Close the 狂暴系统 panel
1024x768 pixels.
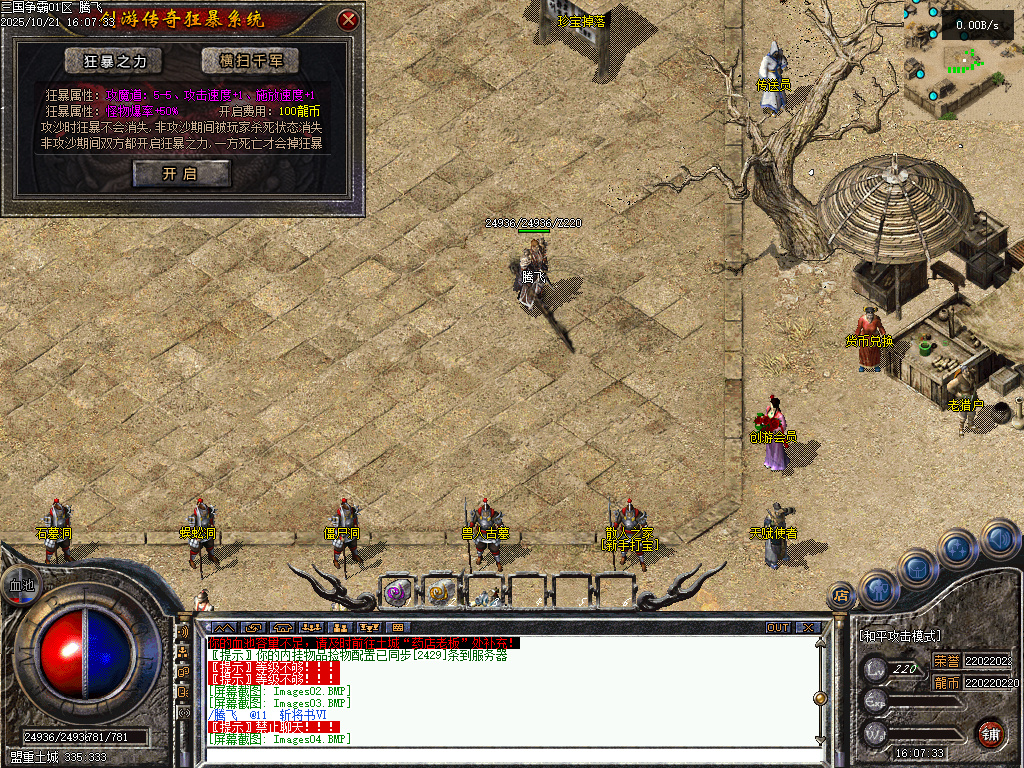(x=348, y=19)
